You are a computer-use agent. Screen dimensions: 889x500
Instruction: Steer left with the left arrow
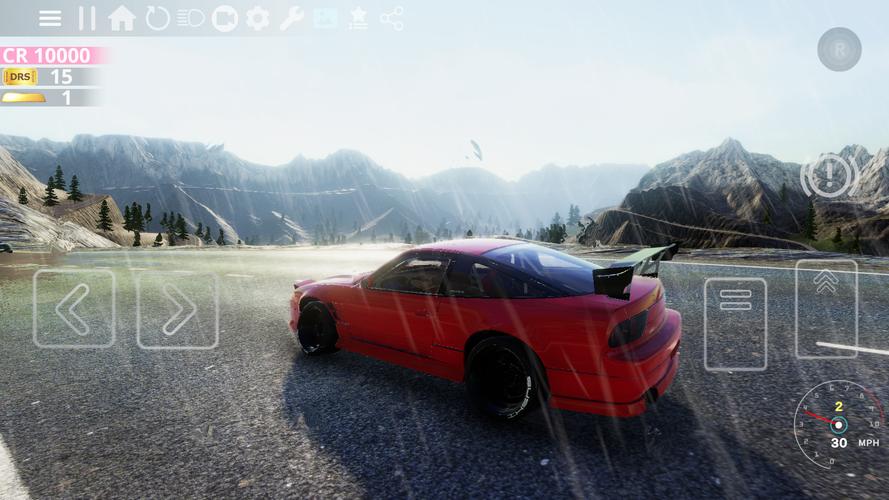[x=74, y=308]
